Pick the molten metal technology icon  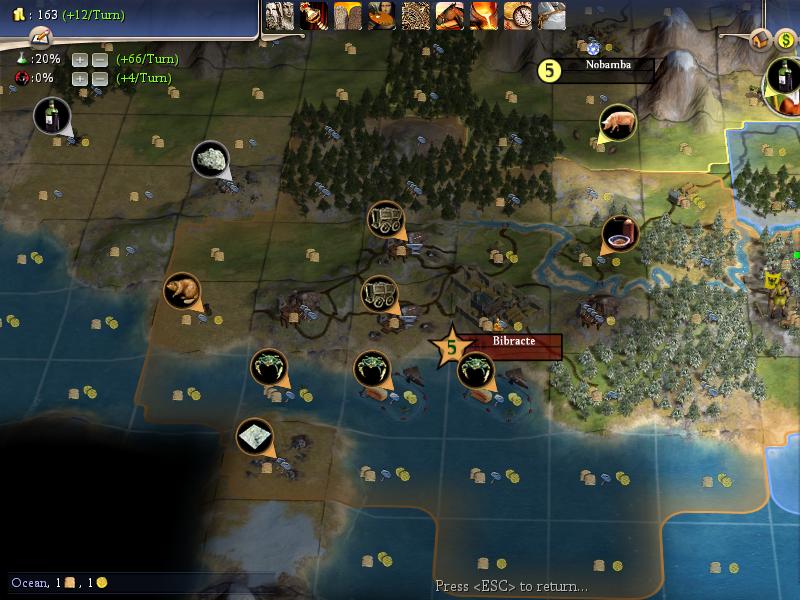(x=483, y=15)
